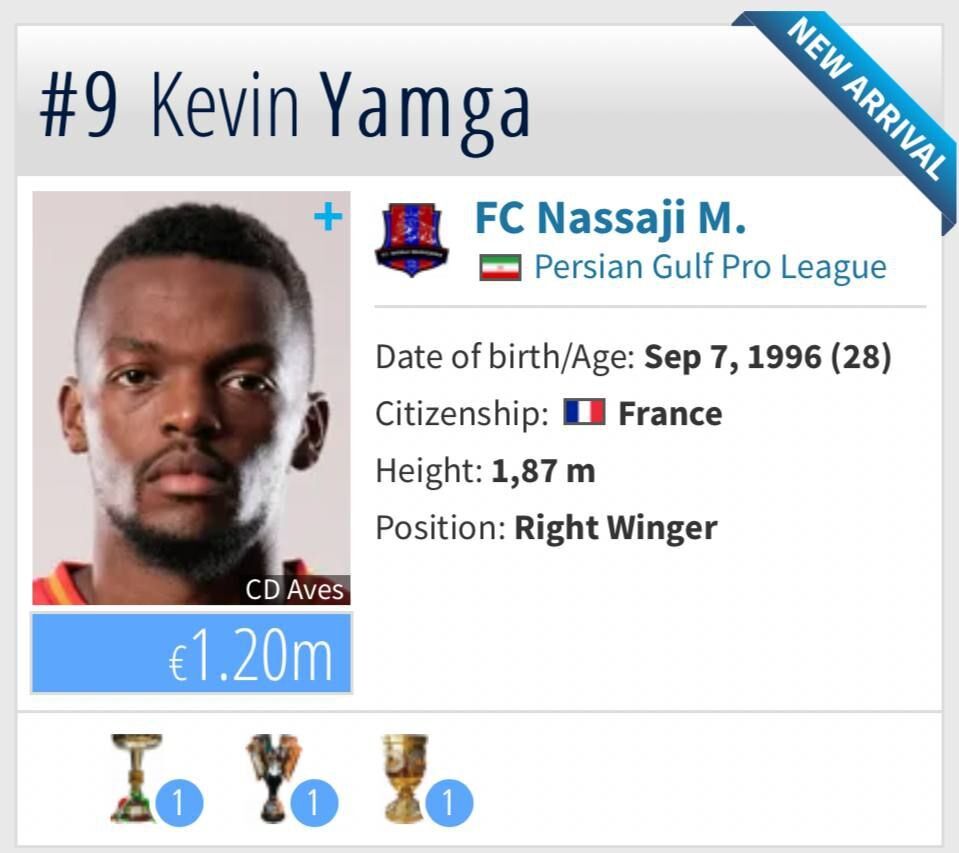Select the trophy with green and red base
This screenshot has width=959, height=853.
(137, 777)
